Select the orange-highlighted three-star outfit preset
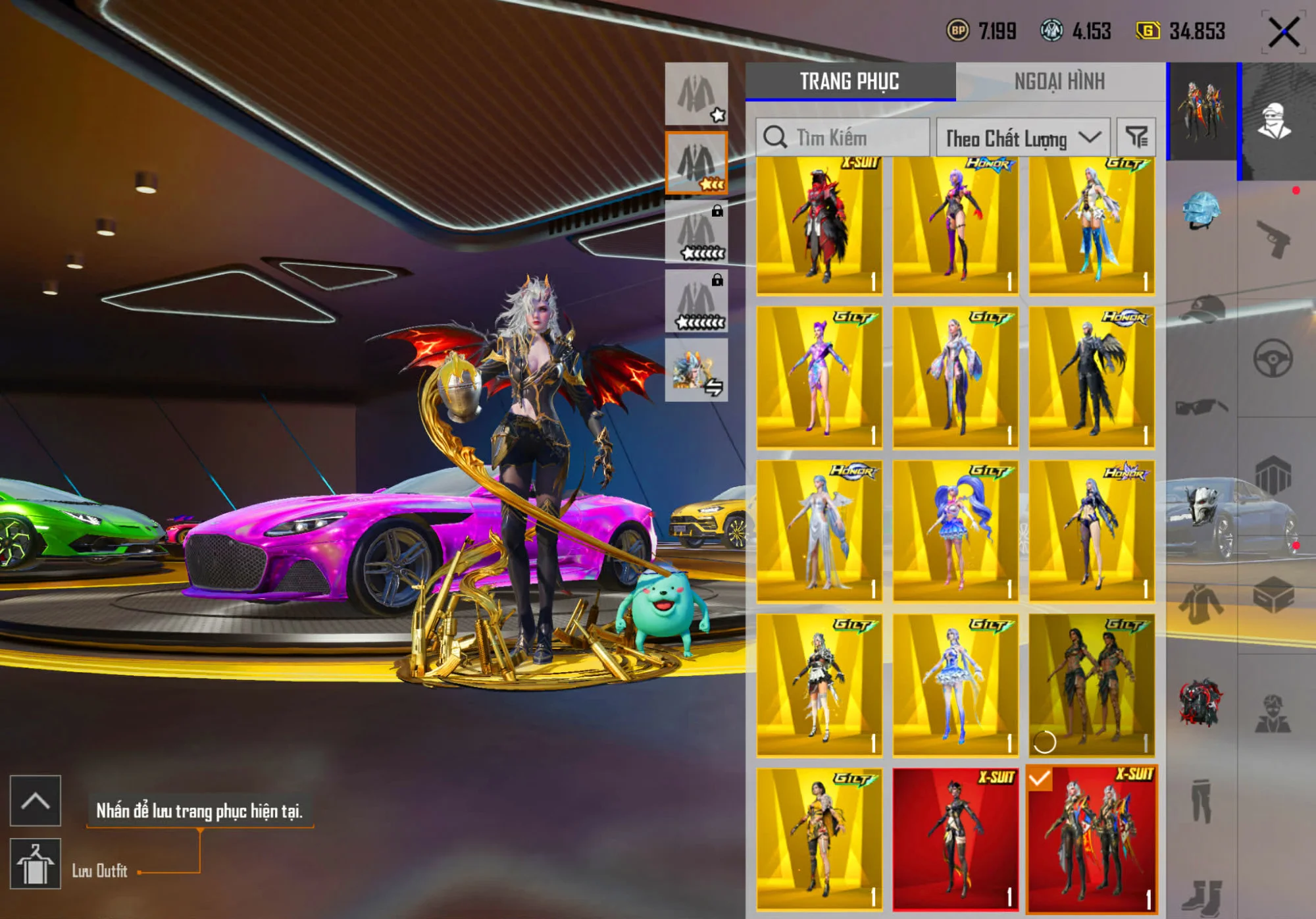The image size is (1316, 919). (x=696, y=163)
